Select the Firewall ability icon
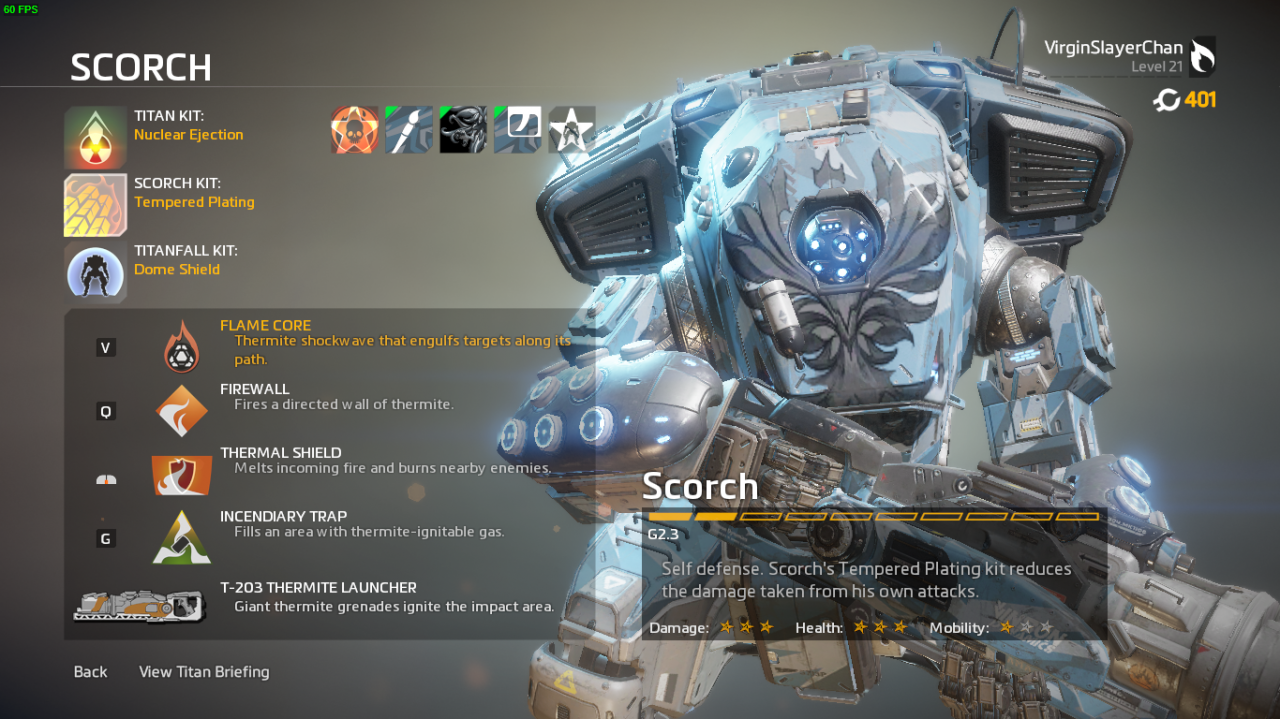 [182, 411]
